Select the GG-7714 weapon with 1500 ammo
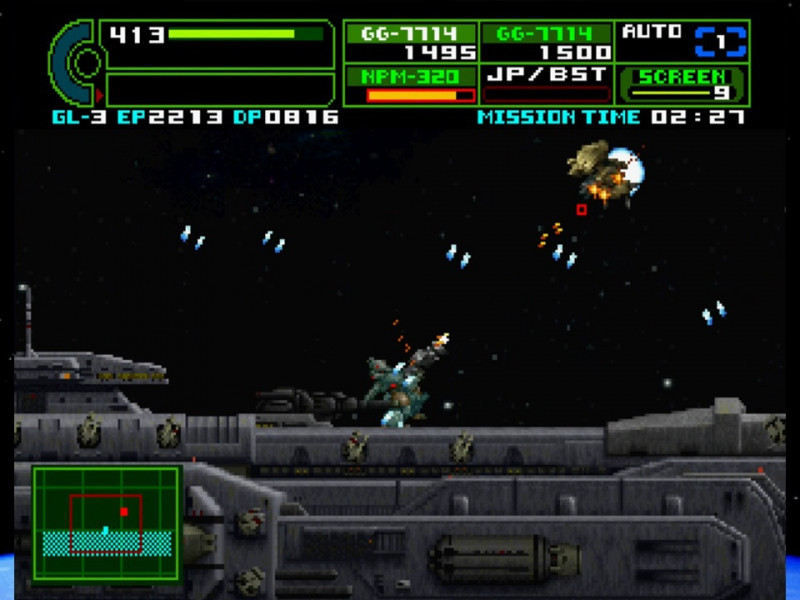The width and height of the screenshot is (800, 600). (x=546, y=42)
